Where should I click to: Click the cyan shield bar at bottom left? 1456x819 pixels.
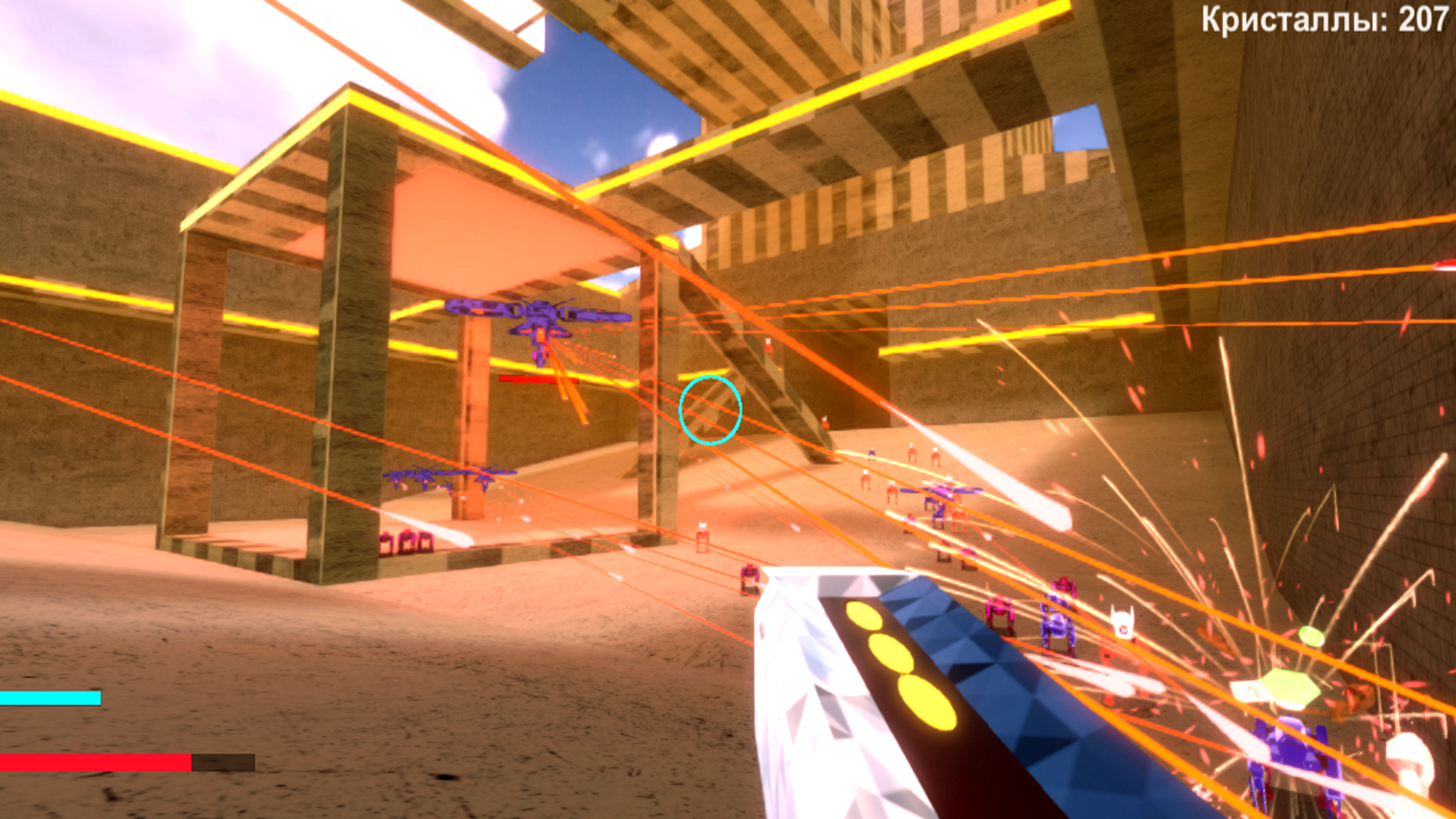[50, 698]
